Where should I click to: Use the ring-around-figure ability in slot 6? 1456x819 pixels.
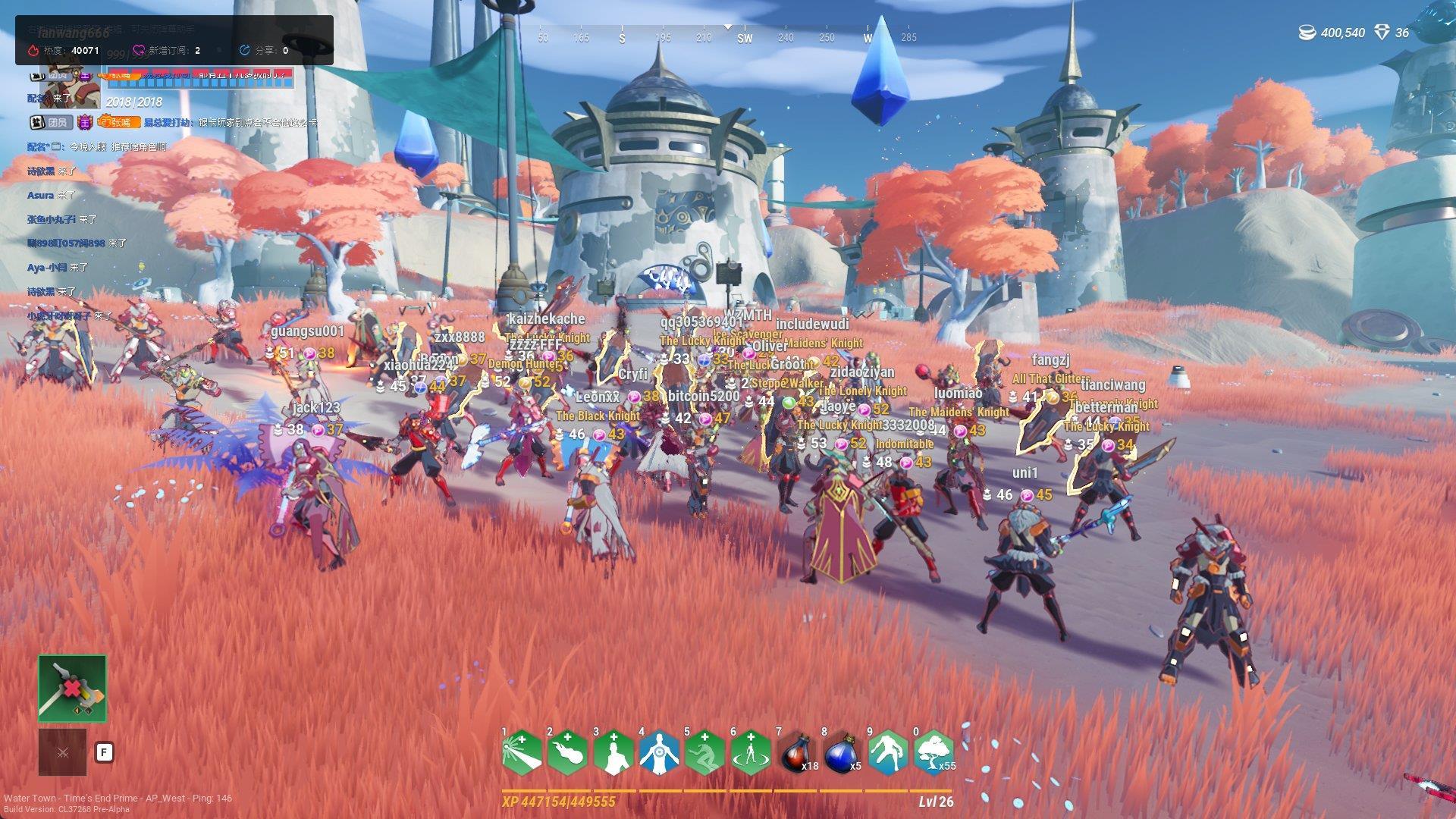(751, 753)
